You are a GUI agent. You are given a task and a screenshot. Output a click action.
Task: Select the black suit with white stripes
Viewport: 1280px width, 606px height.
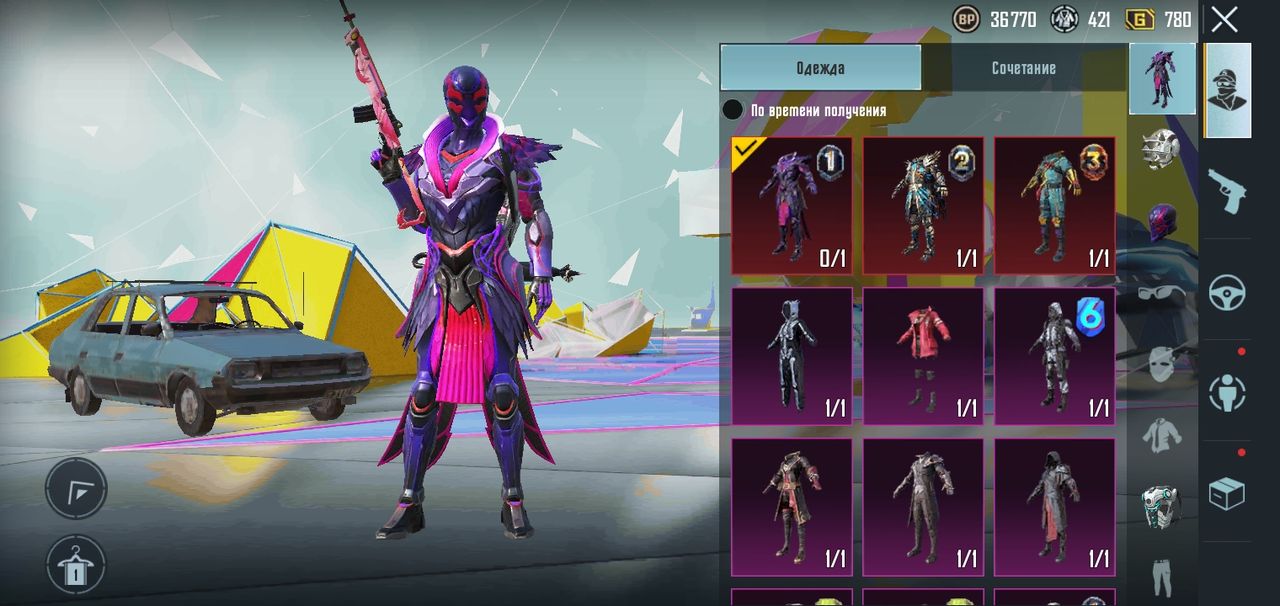click(792, 356)
